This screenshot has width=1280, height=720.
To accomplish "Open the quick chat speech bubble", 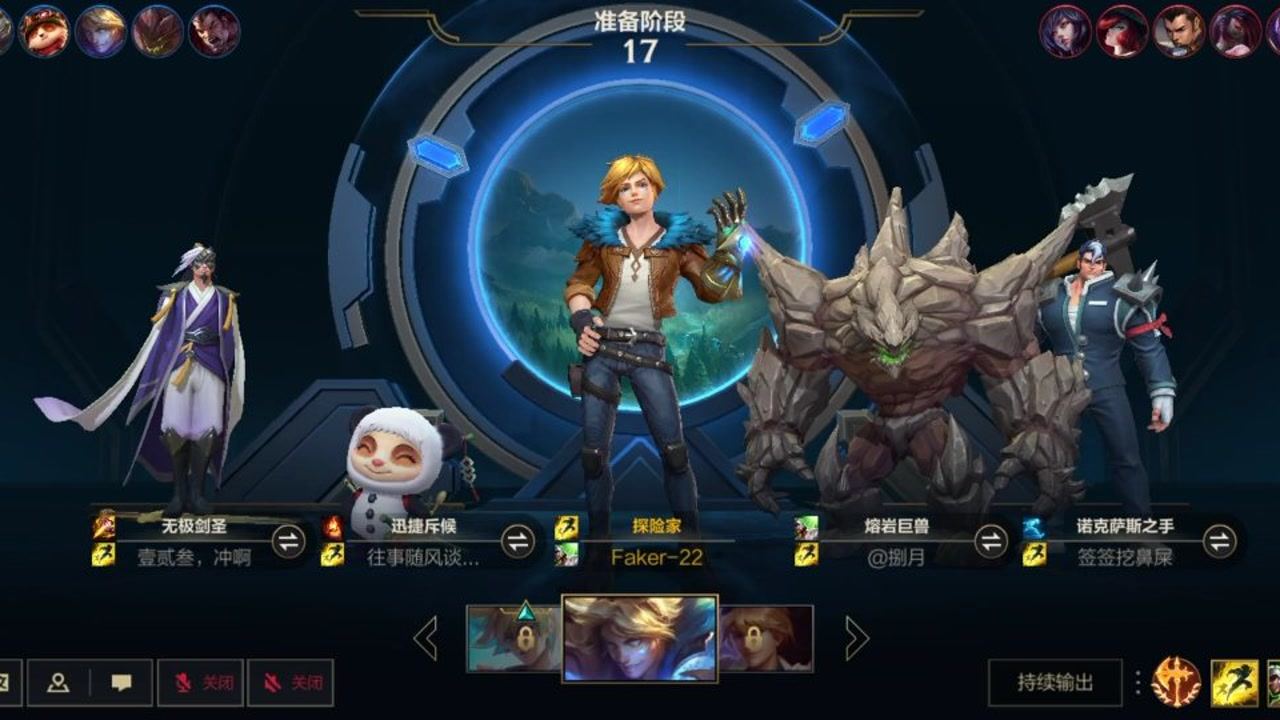I will point(122,683).
